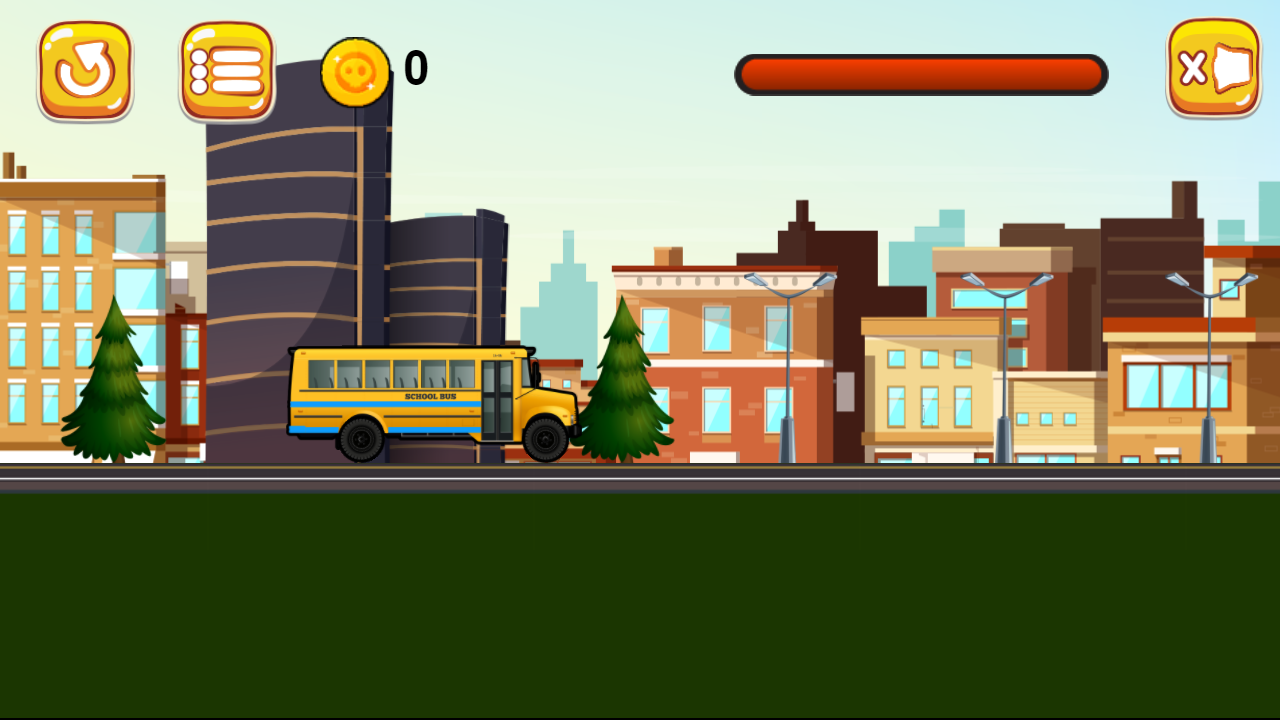Tap the yellow restart button to toggle replay
The width and height of the screenshot is (1280, 720).
pos(85,68)
